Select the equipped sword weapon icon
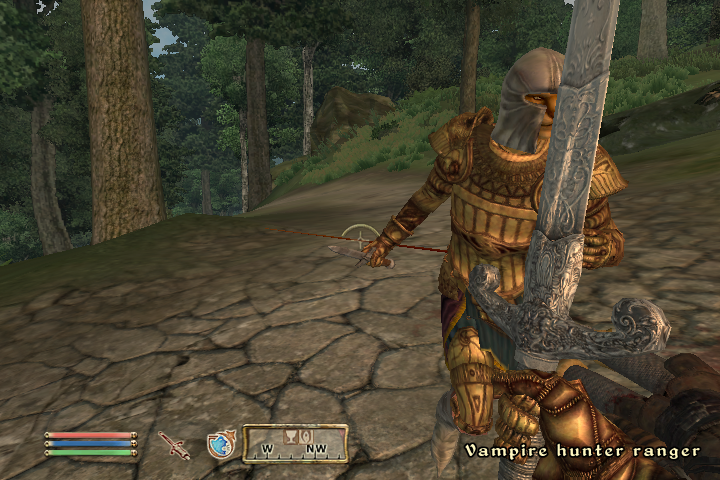Viewport: 720px width, 480px height. pyautogui.click(x=174, y=445)
